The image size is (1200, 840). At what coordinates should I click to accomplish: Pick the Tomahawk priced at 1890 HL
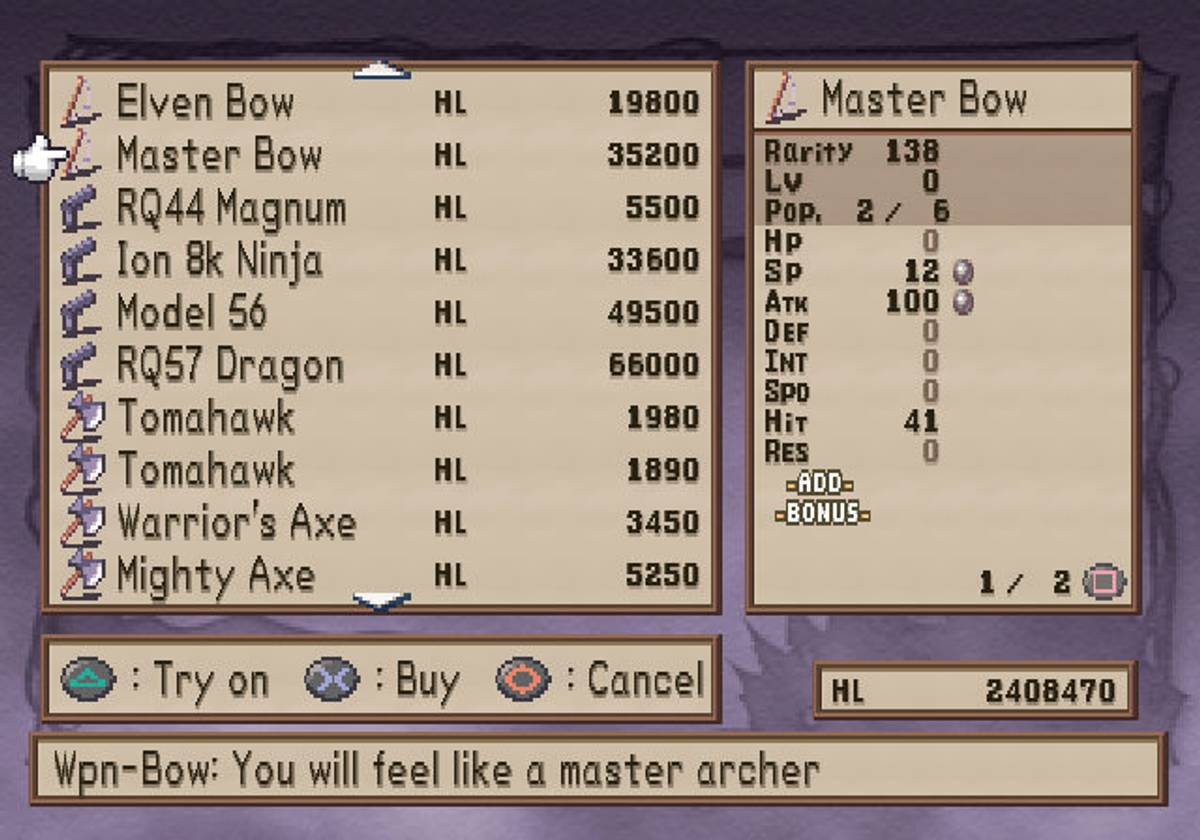(x=206, y=470)
